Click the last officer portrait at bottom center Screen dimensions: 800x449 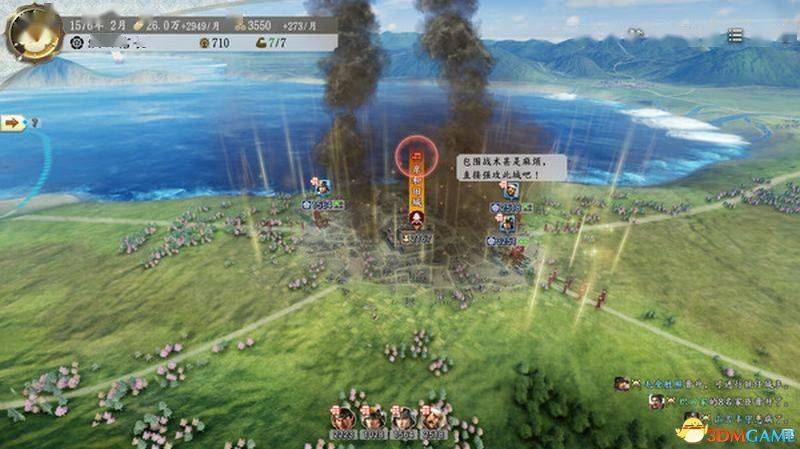[434, 415]
